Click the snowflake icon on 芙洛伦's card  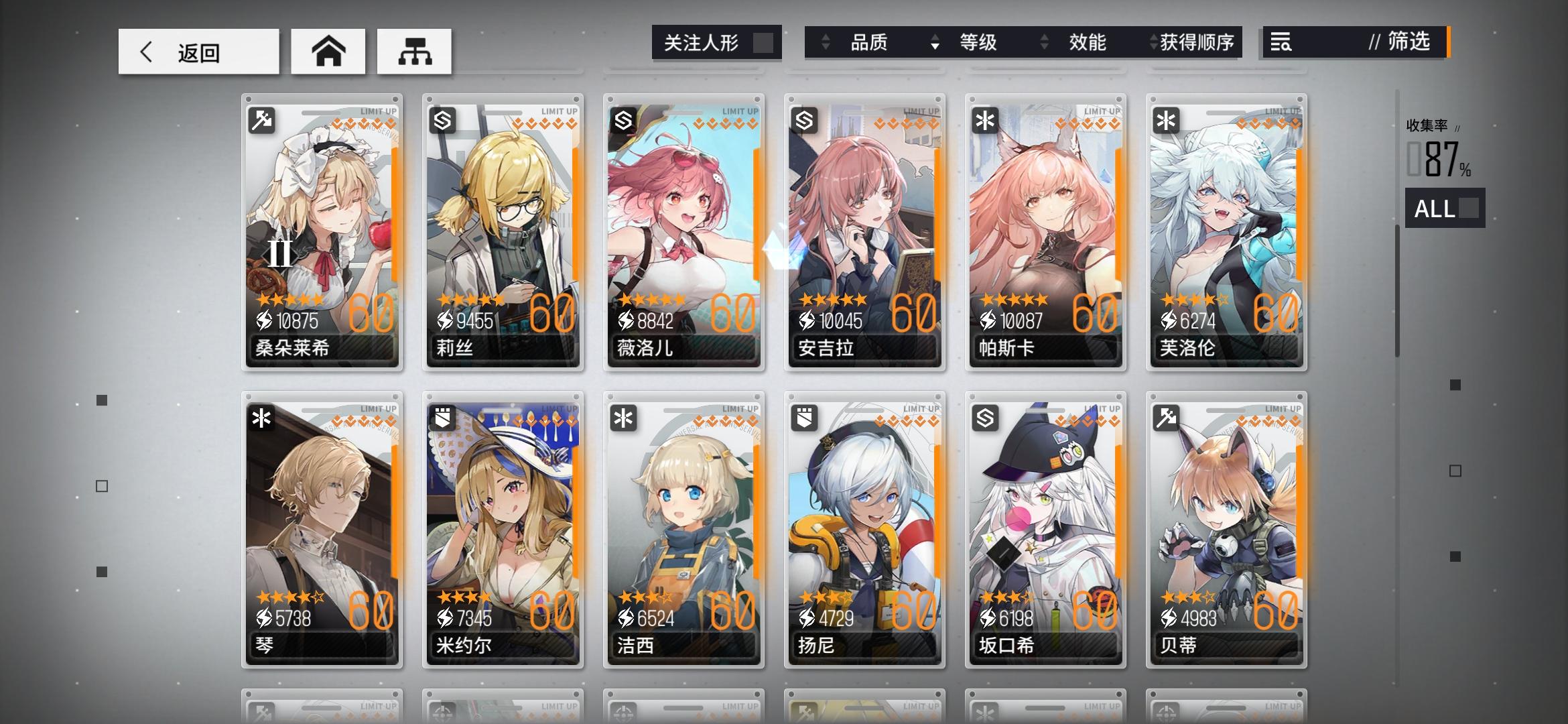click(1166, 121)
